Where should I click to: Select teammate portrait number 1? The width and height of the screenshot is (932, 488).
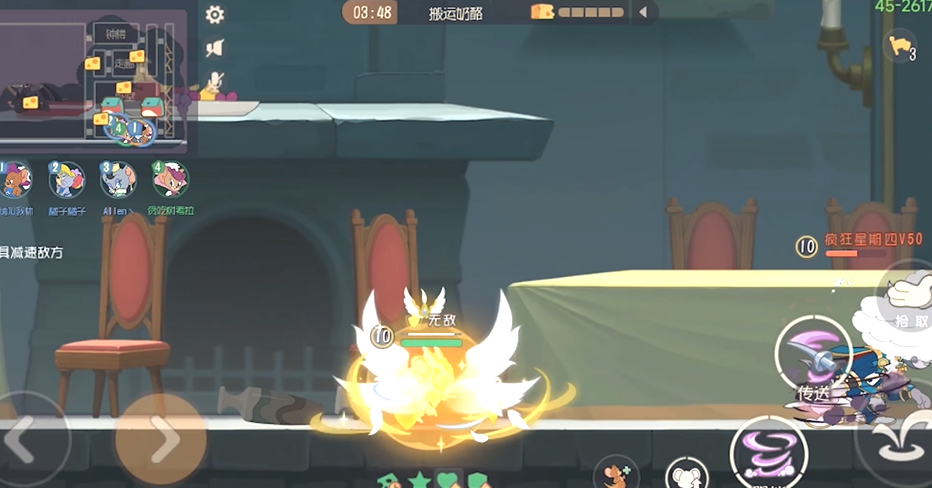click(16, 181)
